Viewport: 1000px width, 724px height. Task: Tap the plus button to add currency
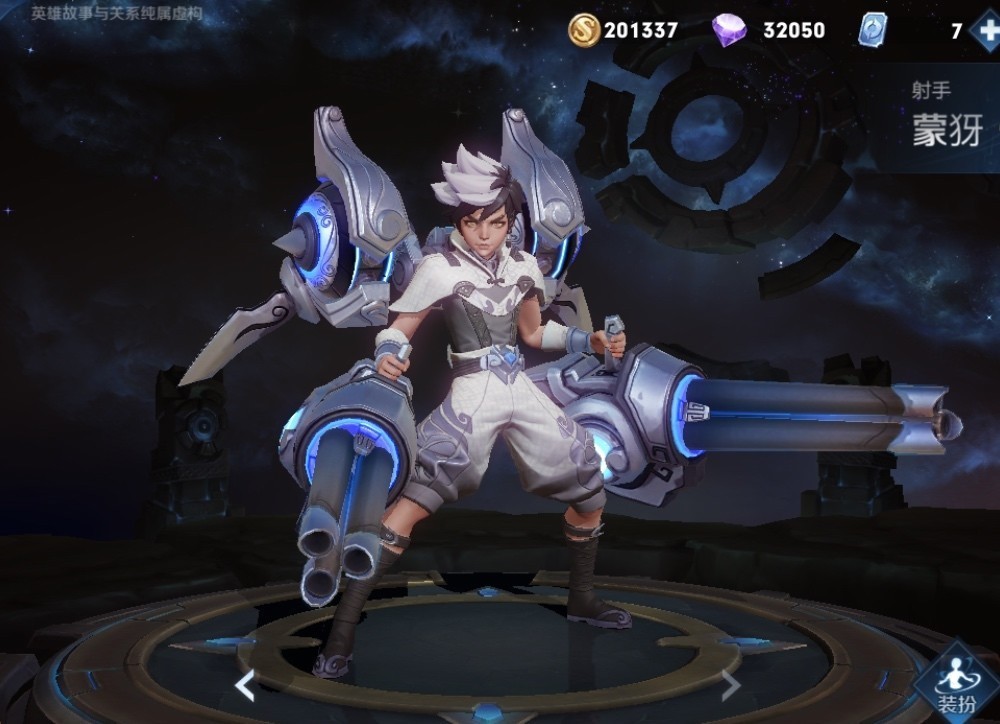tap(984, 30)
